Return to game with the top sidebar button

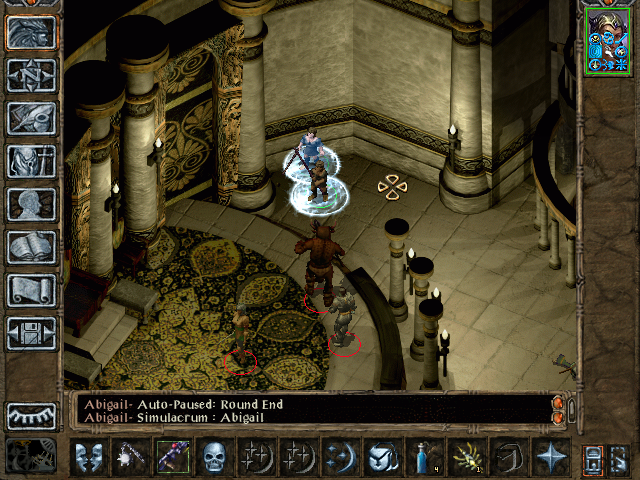click(x=31, y=32)
